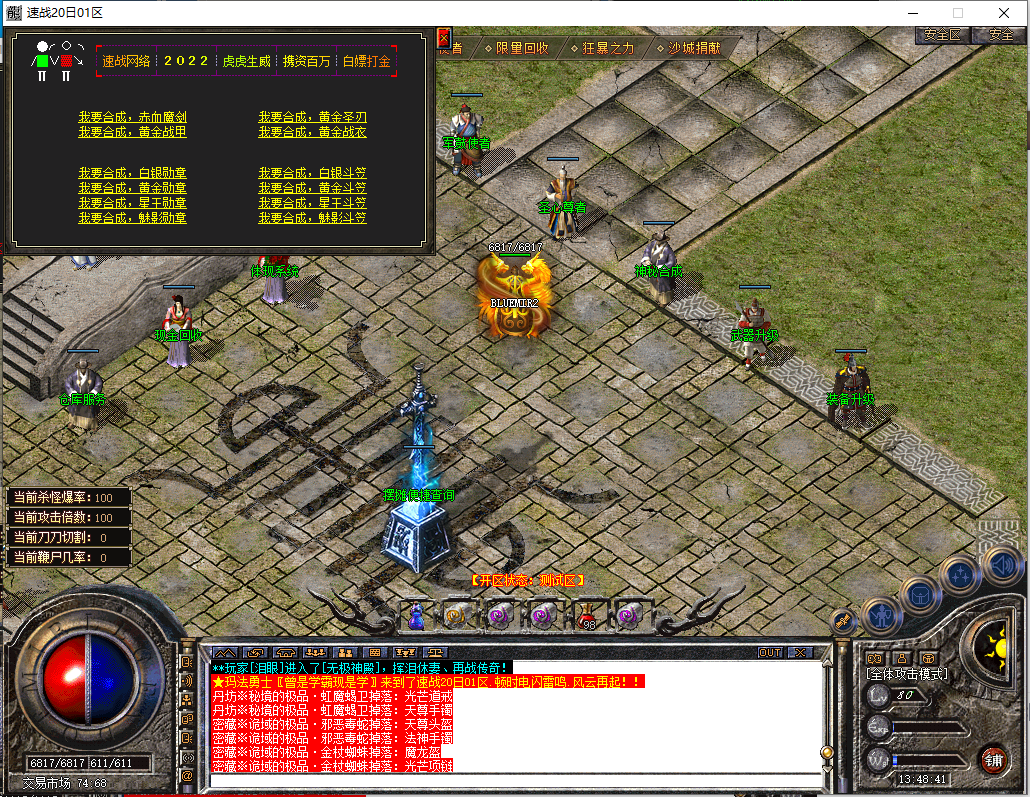Open the 铺 shop button
This screenshot has width=1030, height=797.
991,758
